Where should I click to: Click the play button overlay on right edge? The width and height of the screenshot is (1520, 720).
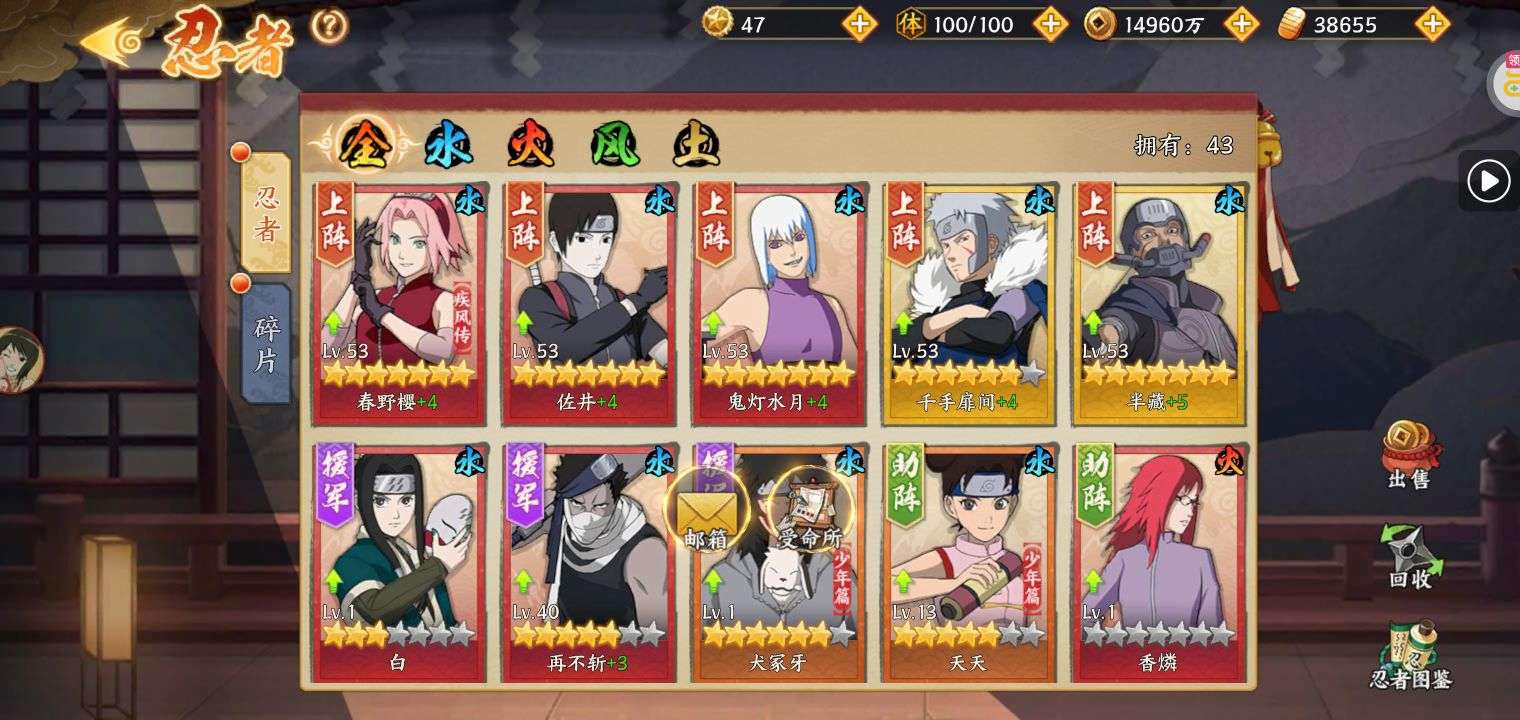pos(1488,181)
